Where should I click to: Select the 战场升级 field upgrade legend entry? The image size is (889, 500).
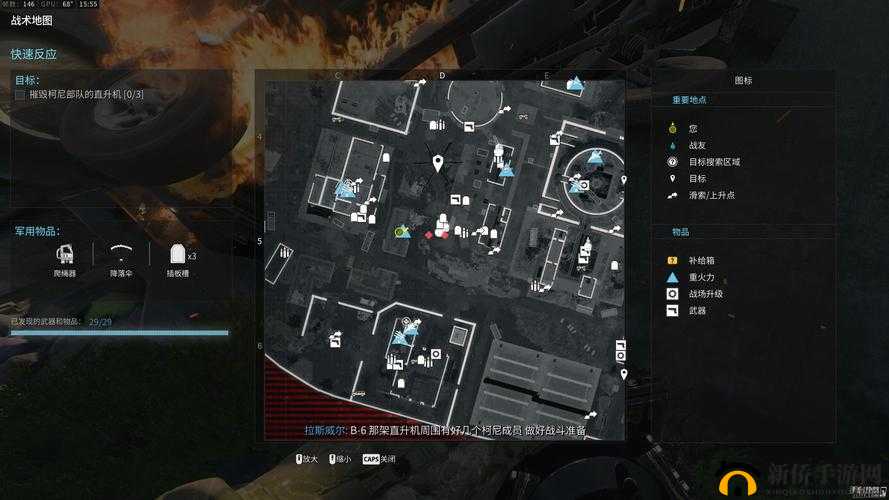(x=705, y=294)
